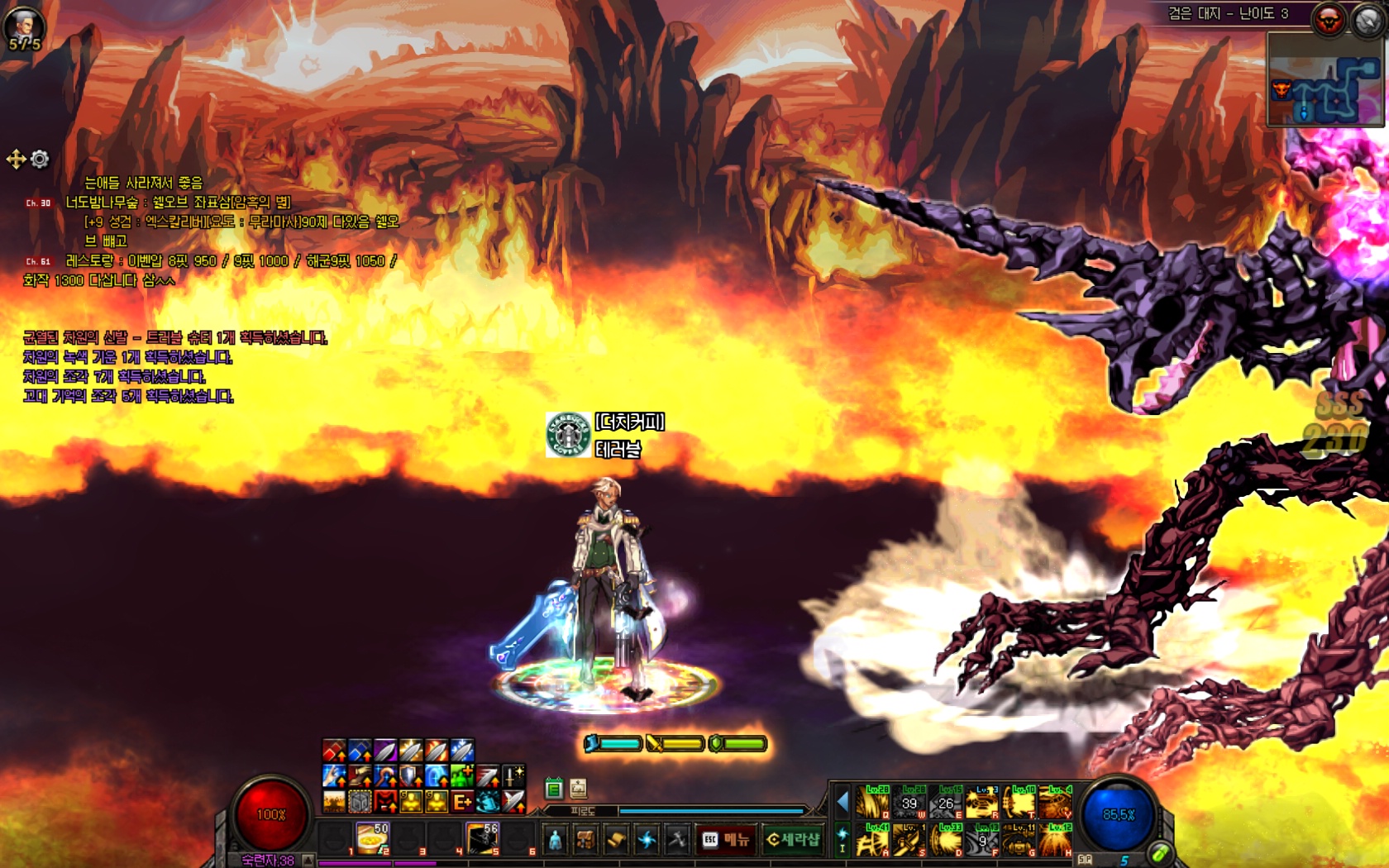
Task: Click the green pill button by MP orb
Action: (1159, 853)
